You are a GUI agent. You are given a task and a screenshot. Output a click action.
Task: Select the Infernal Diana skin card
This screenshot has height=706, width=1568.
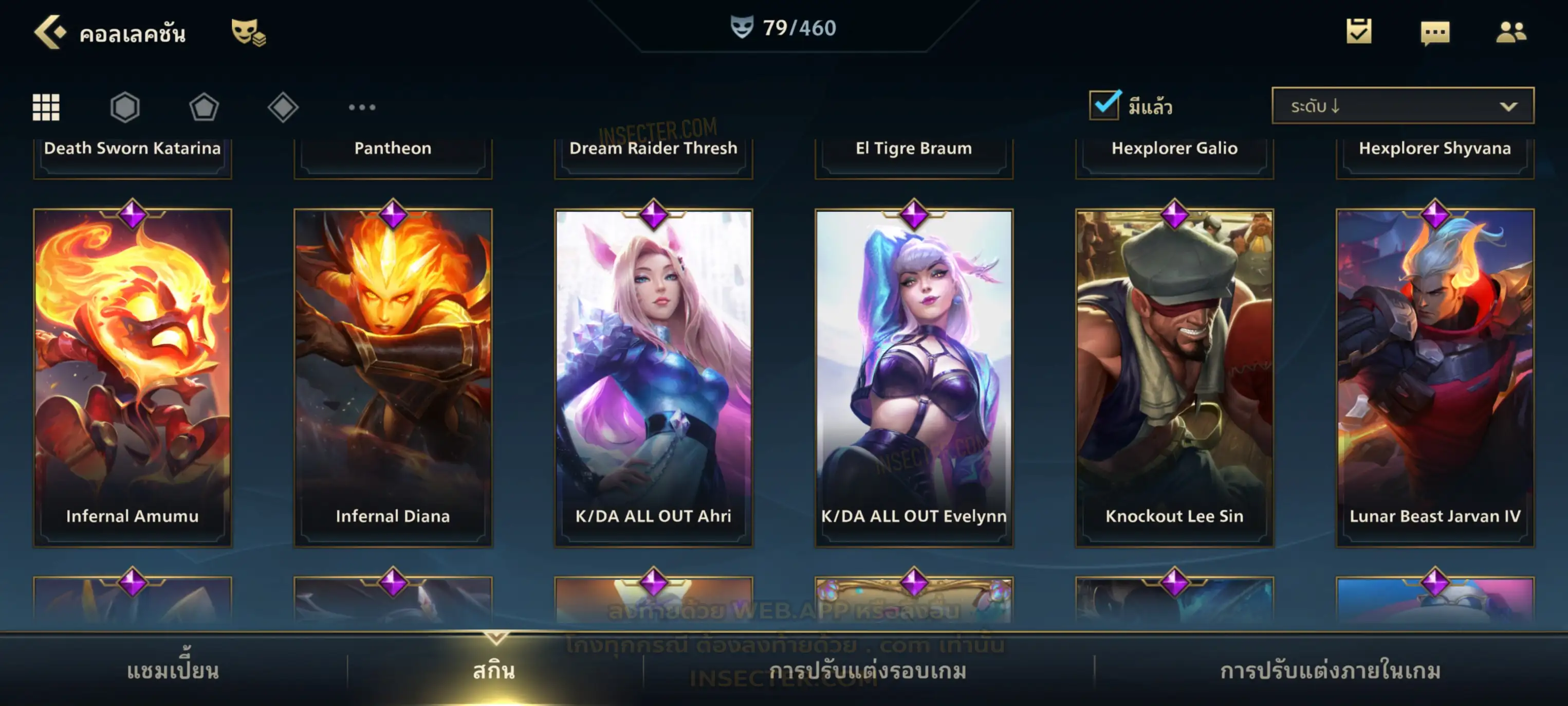pyautogui.click(x=393, y=377)
